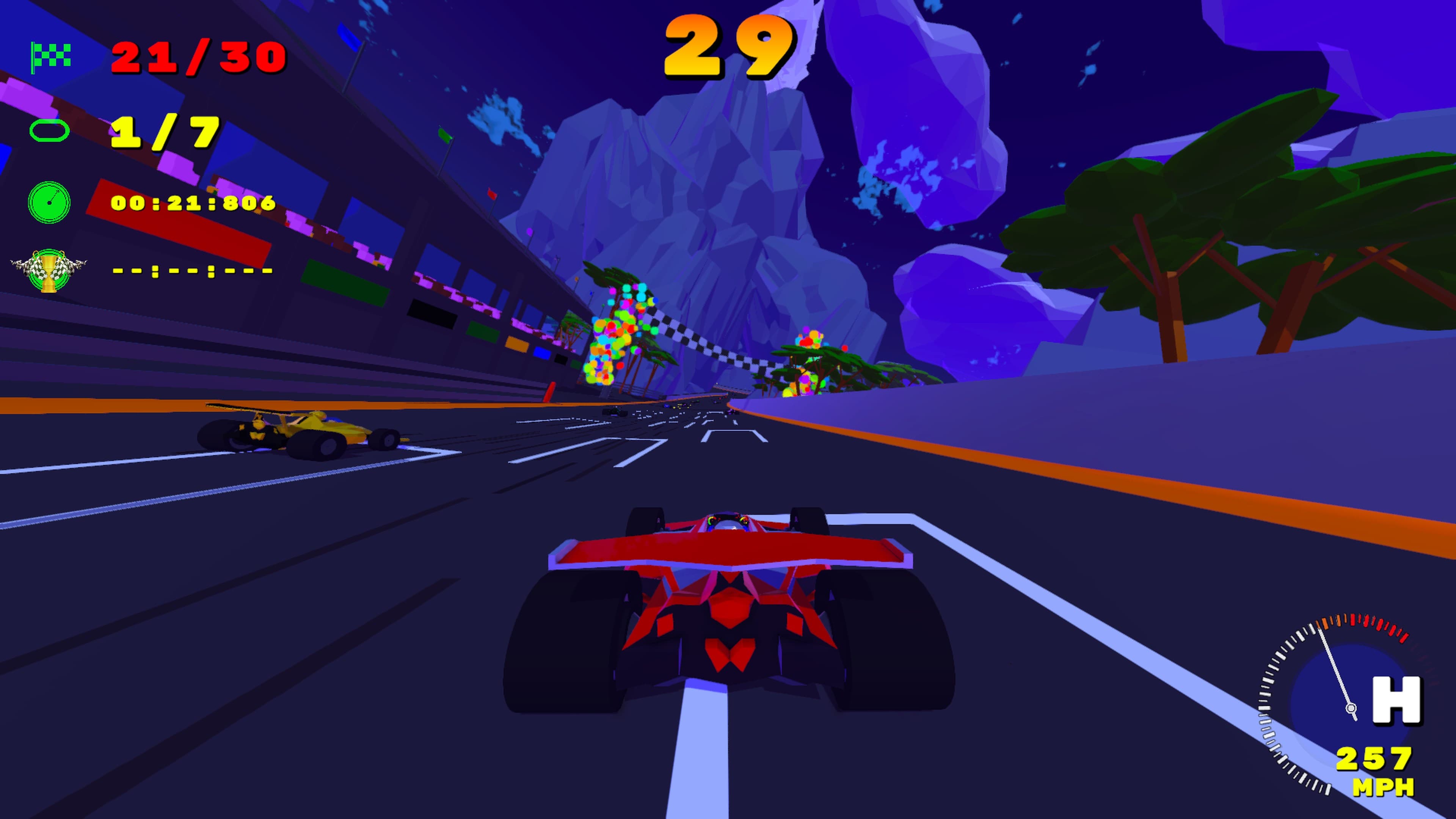
Task: Click the gold trophy best-lap icon
Action: click(48, 271)
